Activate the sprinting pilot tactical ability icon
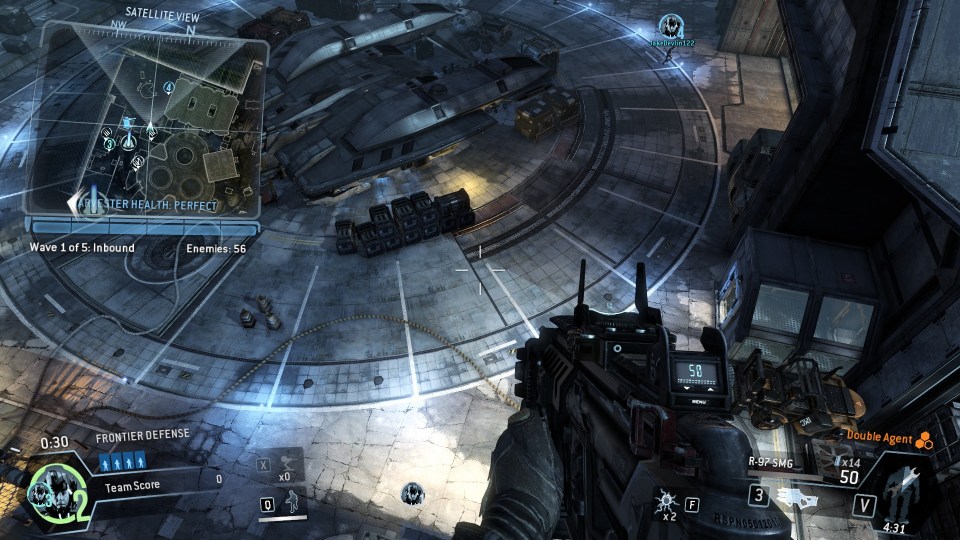Screen dimensions: 960x540 (x=293, y=503)
